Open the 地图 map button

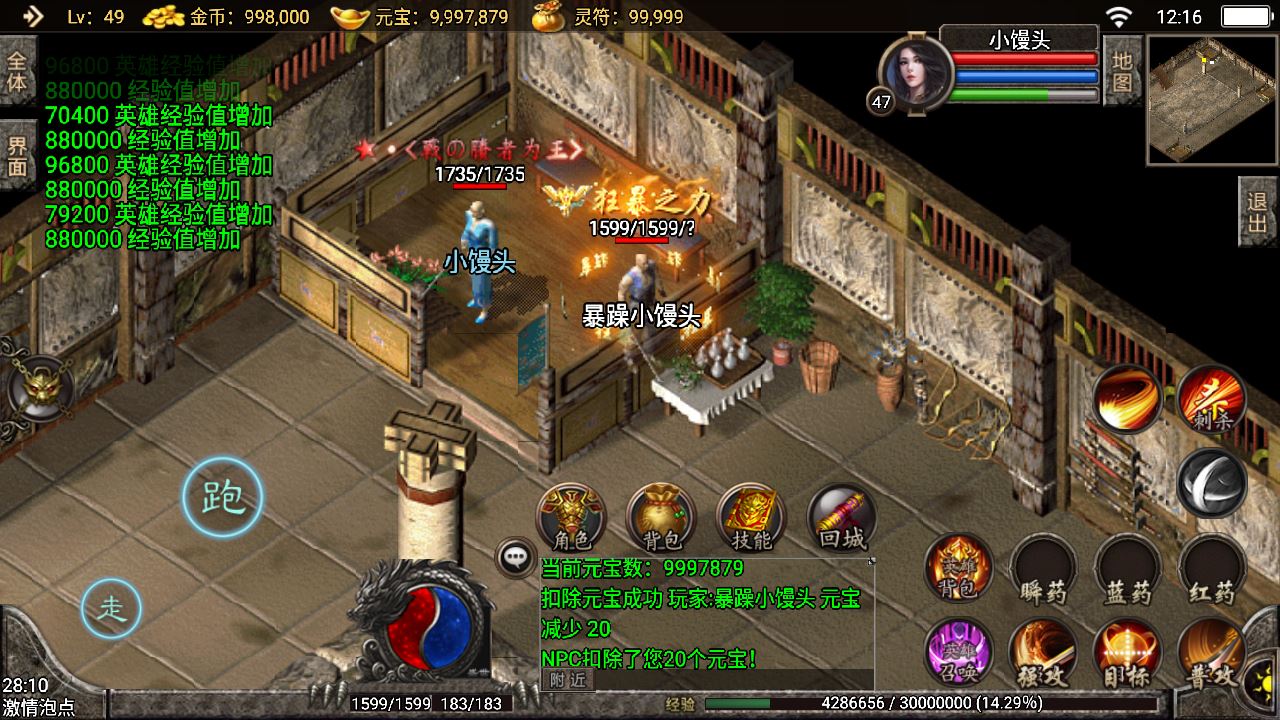point(1122,70)
